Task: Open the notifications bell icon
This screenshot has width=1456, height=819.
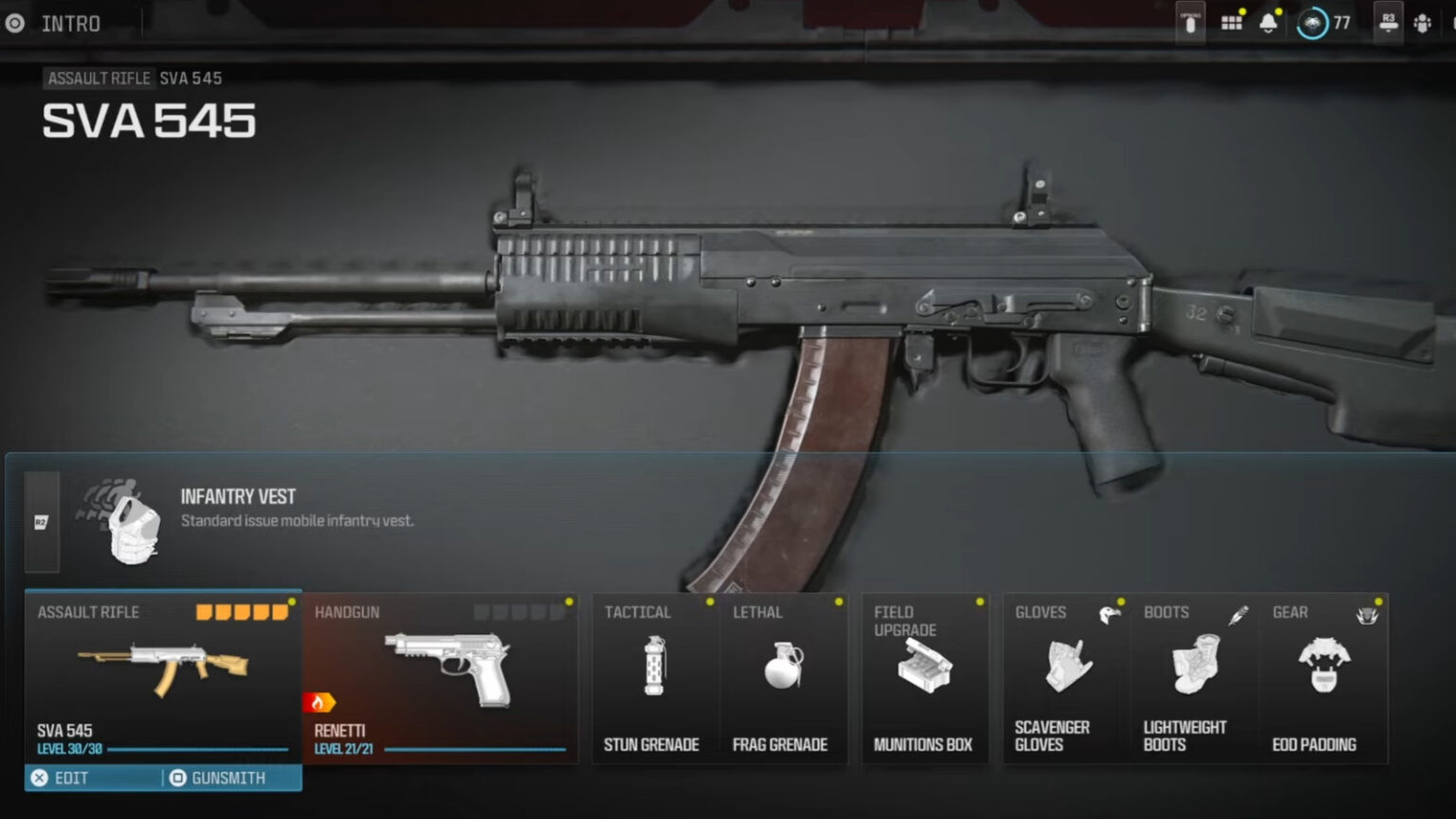Action: pos(1270,22)
